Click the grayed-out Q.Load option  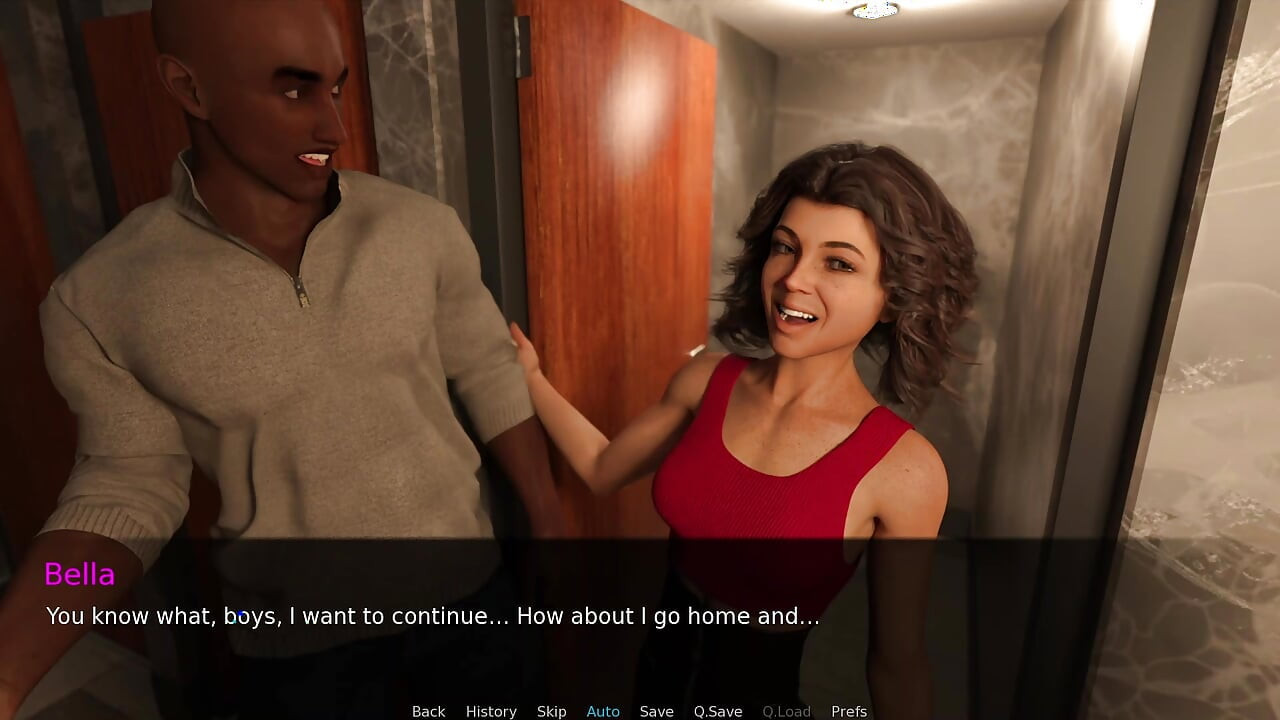786,711
